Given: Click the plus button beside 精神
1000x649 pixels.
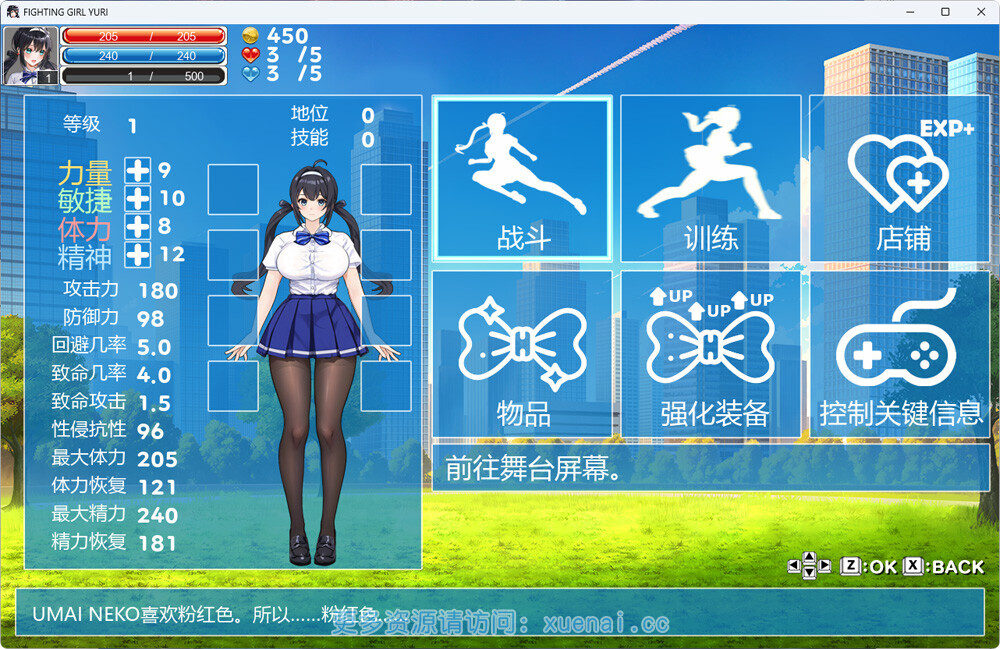Looking at the screenshot, I should [137, 255].
